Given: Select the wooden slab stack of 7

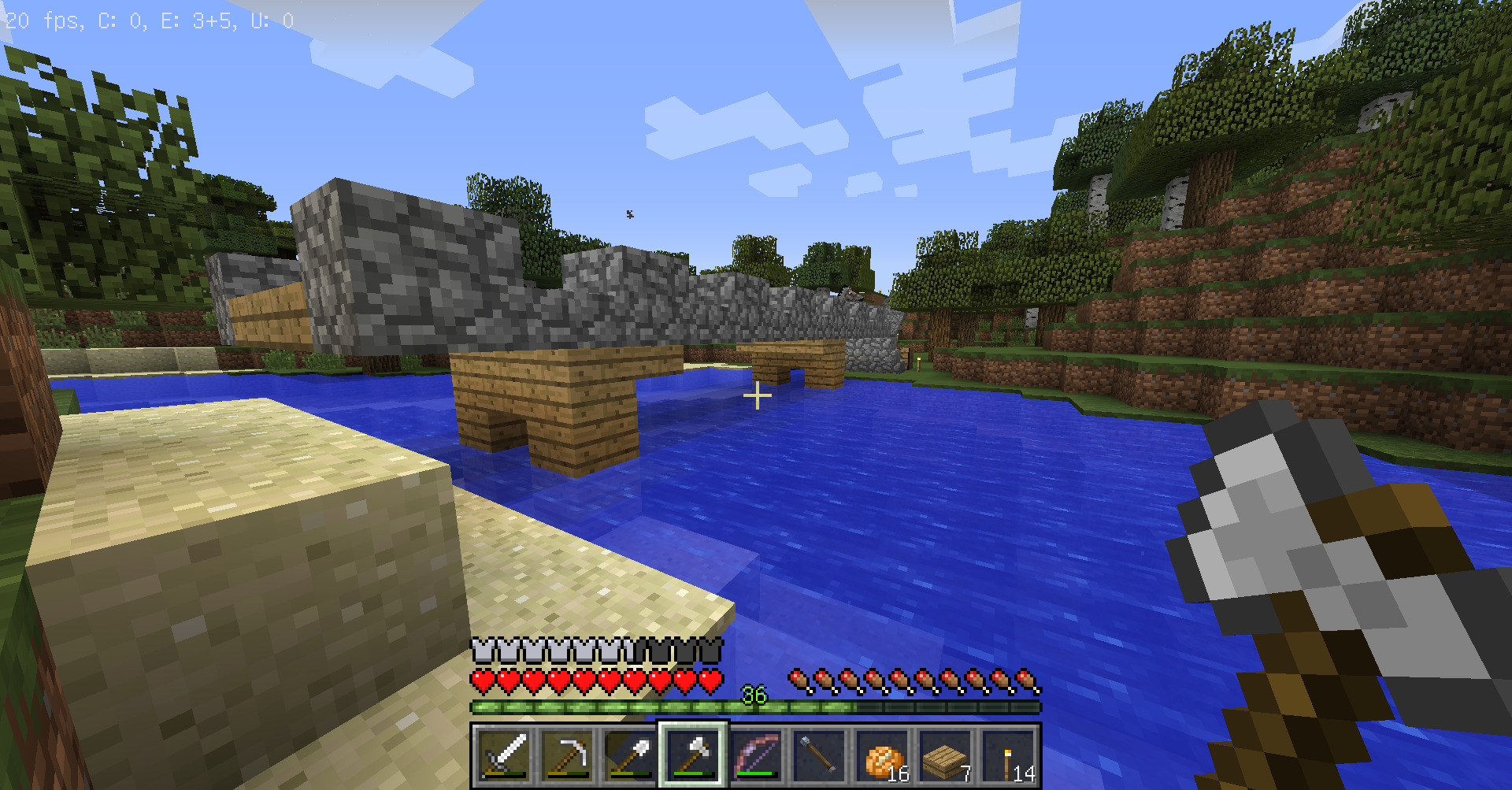Looking at the screenshot, I should (x=945, y=756).
